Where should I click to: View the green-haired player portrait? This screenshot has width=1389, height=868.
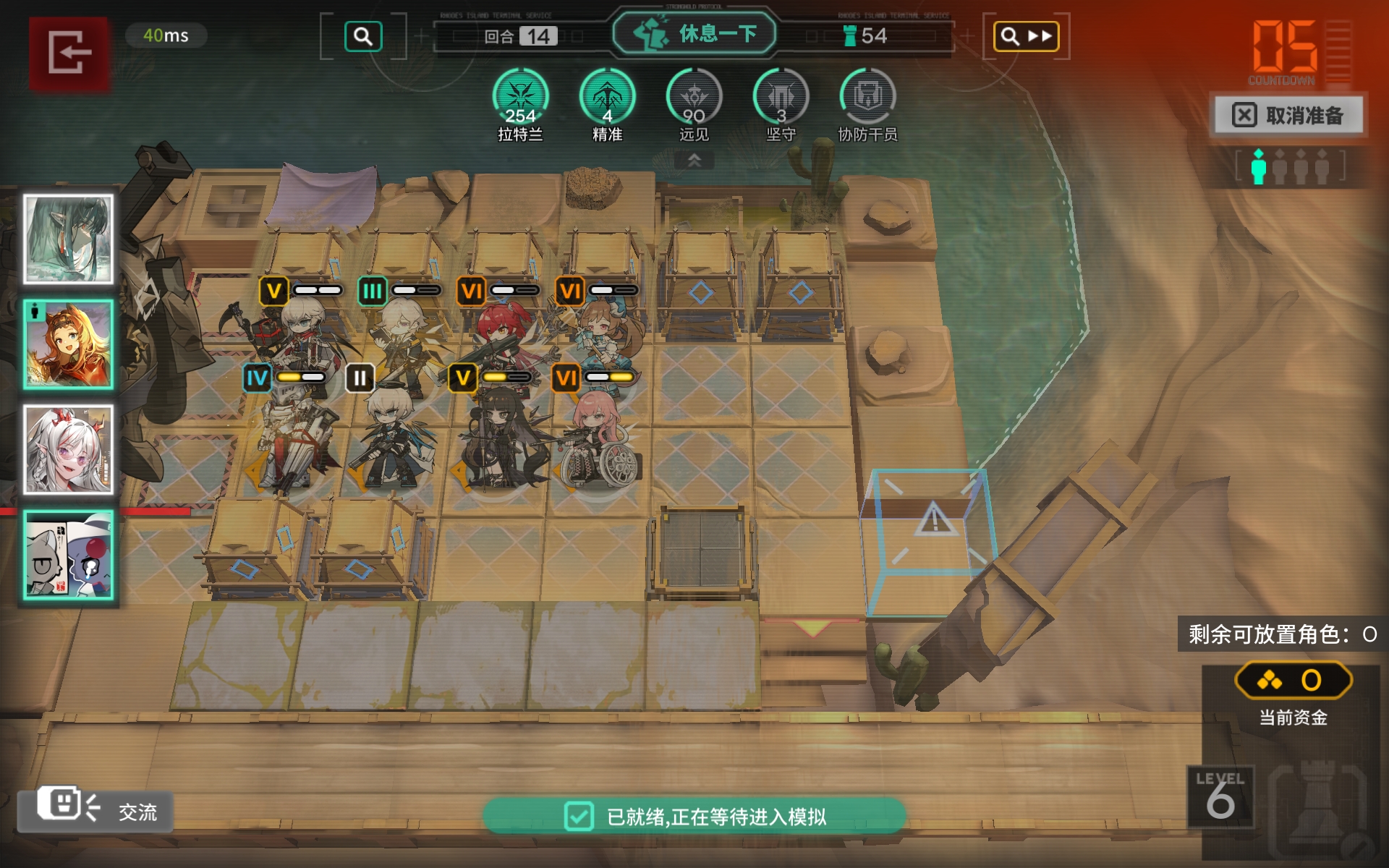click(x=69, y=239)
